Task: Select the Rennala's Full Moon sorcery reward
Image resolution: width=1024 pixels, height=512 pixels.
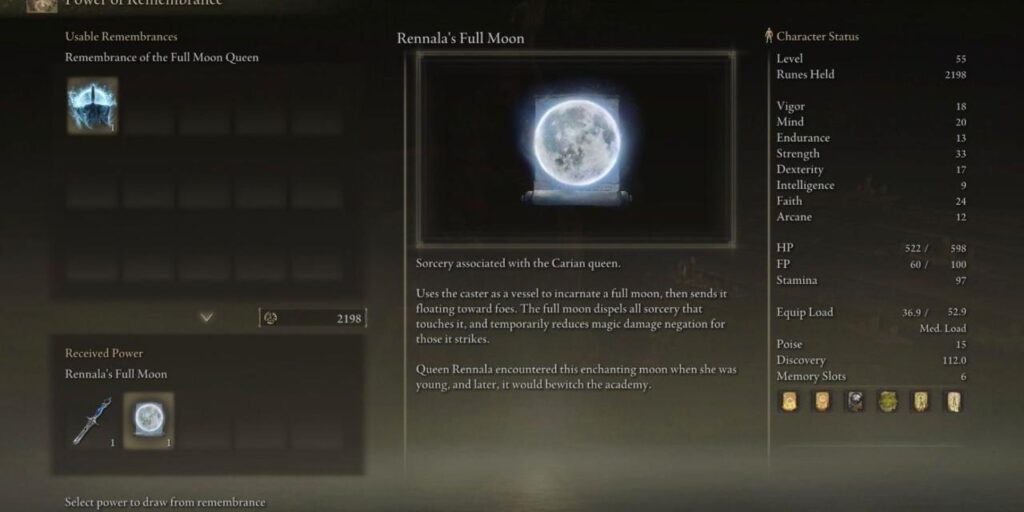Action: click(x=148, y=421)
